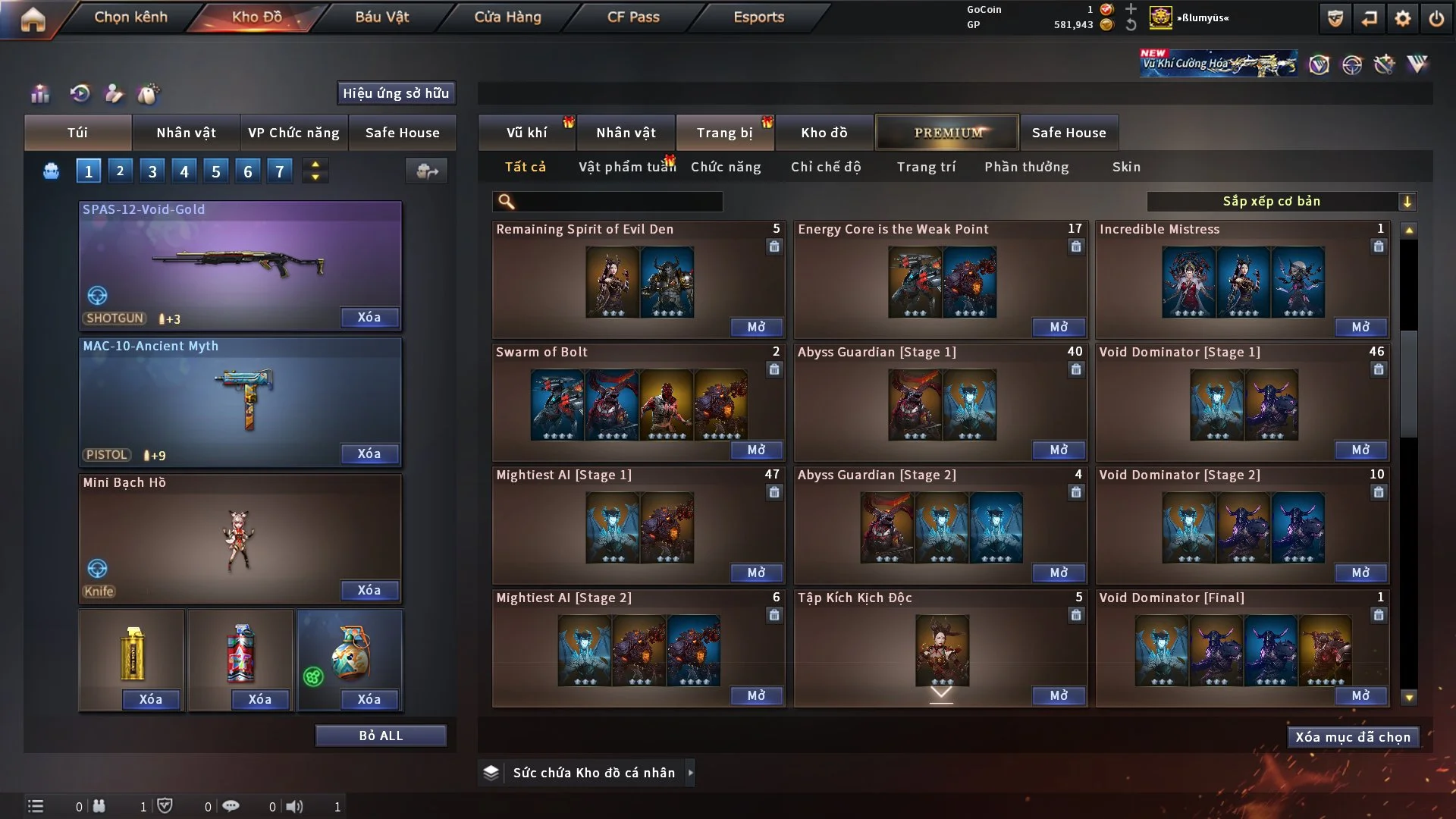
Task: Open the Hiệu ứng sở hữu panel
Action: [x=396, y=93]
